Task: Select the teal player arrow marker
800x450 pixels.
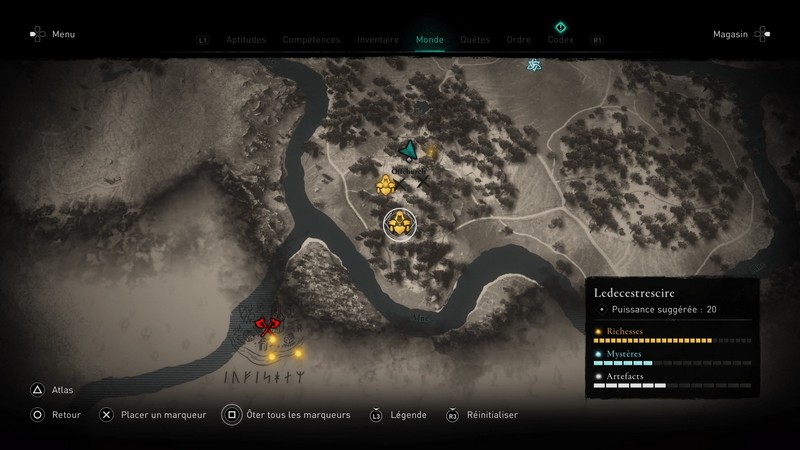Action: coord(408,151)
